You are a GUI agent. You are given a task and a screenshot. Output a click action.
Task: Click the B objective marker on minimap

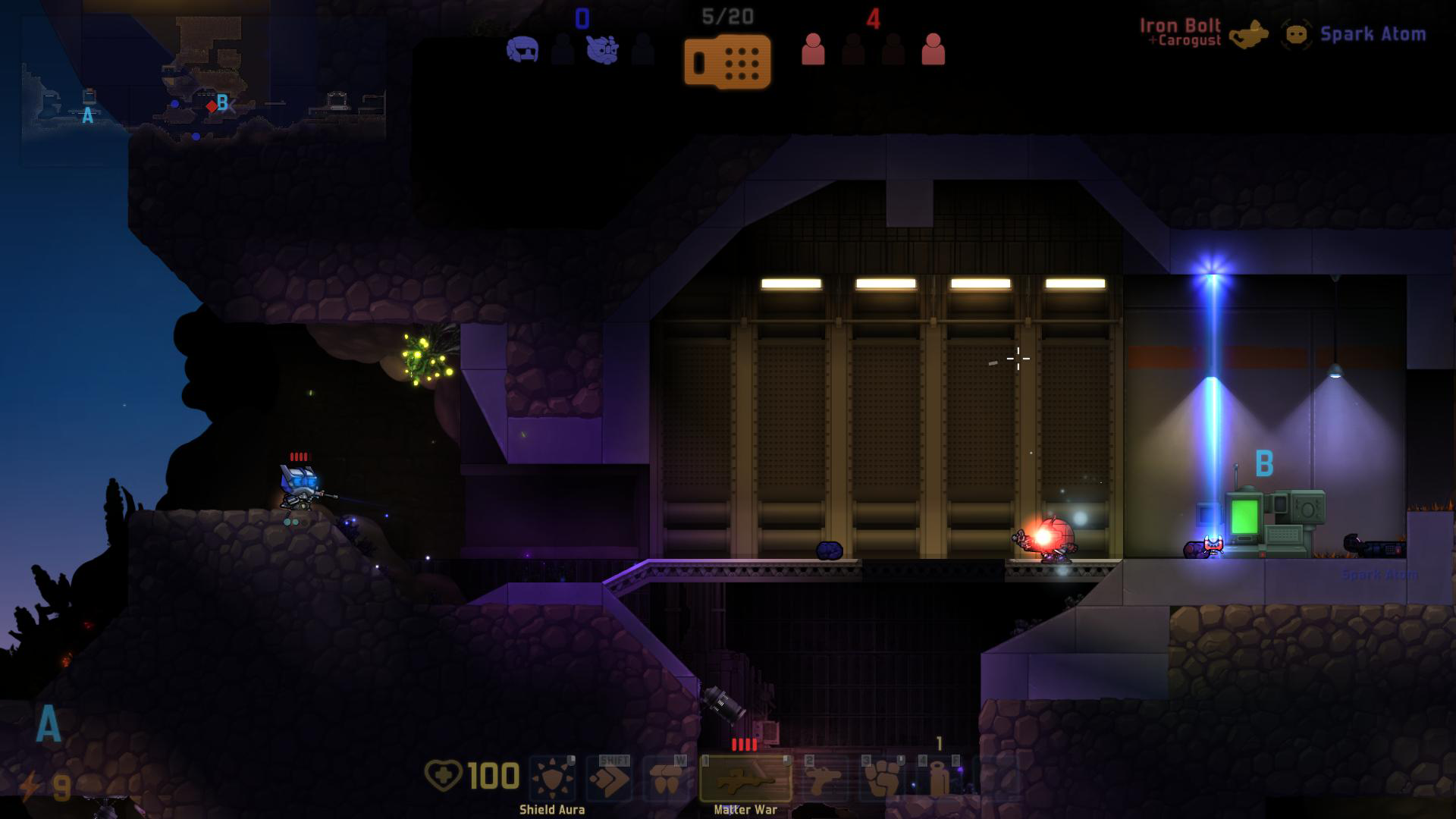tap(222, 102)
